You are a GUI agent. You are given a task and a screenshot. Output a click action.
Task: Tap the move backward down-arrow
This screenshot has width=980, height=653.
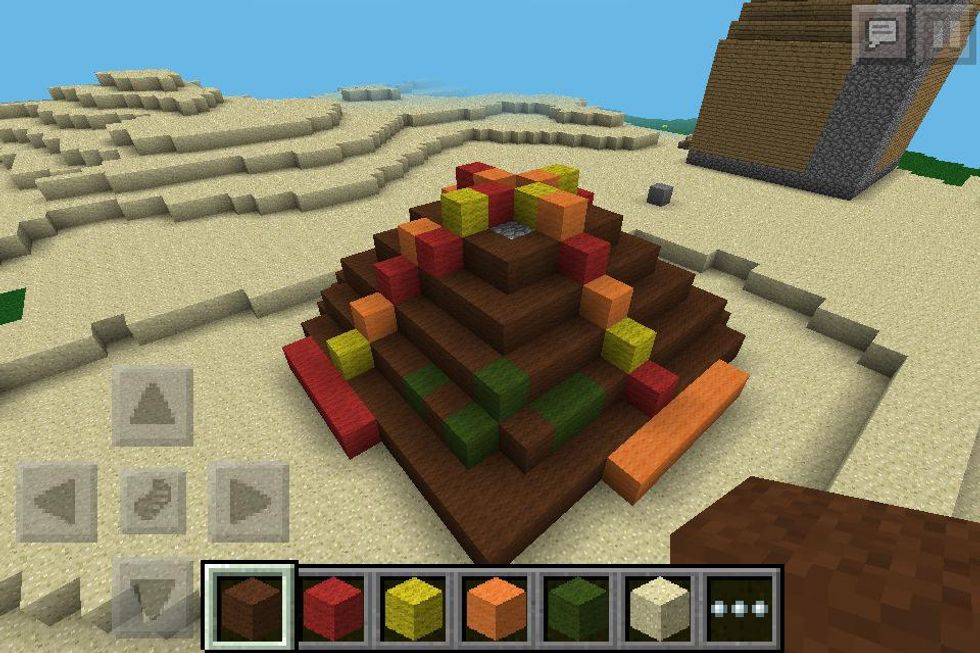tap(153, 597)
